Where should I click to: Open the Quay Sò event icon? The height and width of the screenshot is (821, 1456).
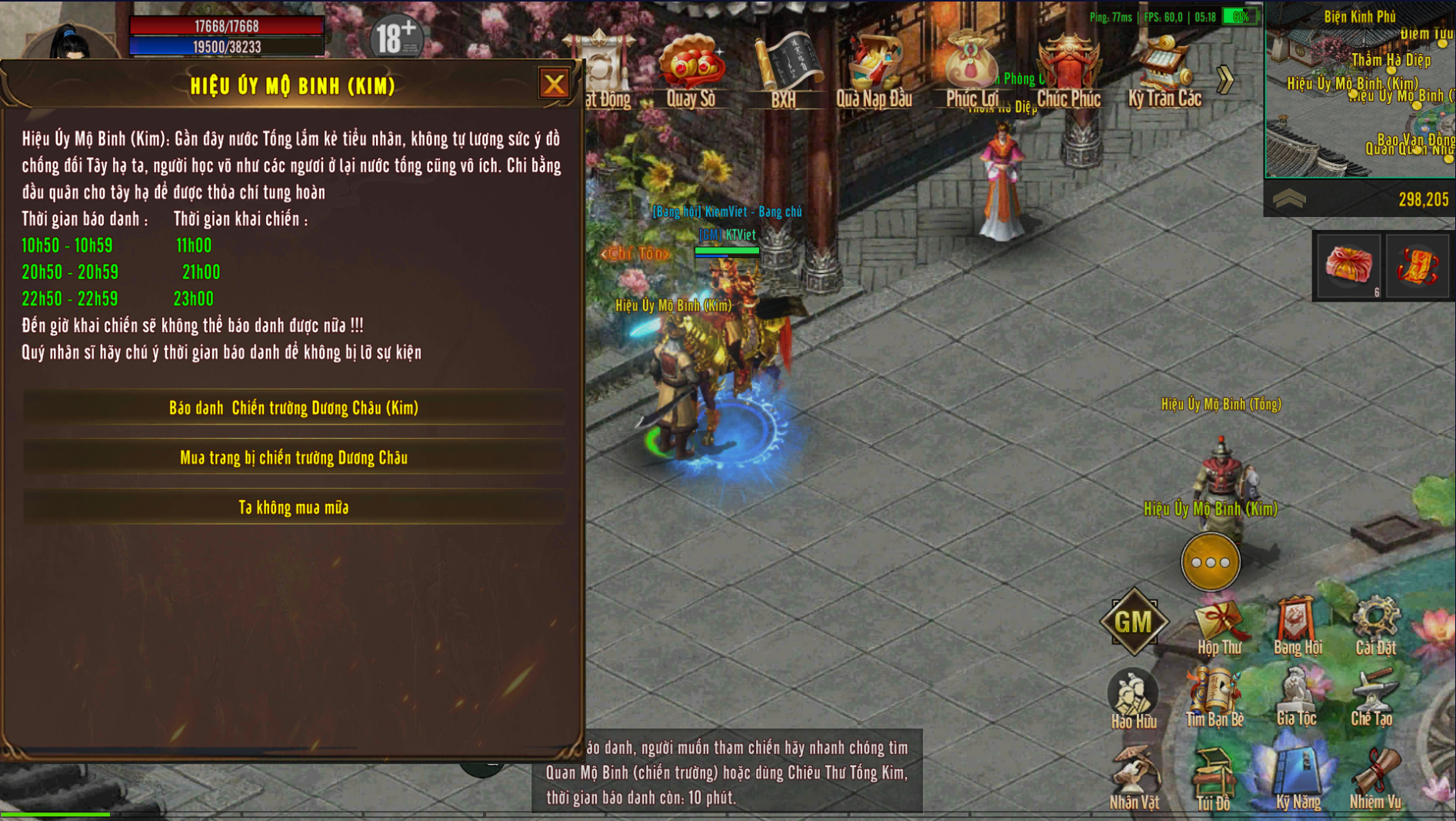[x=691, y=69]
